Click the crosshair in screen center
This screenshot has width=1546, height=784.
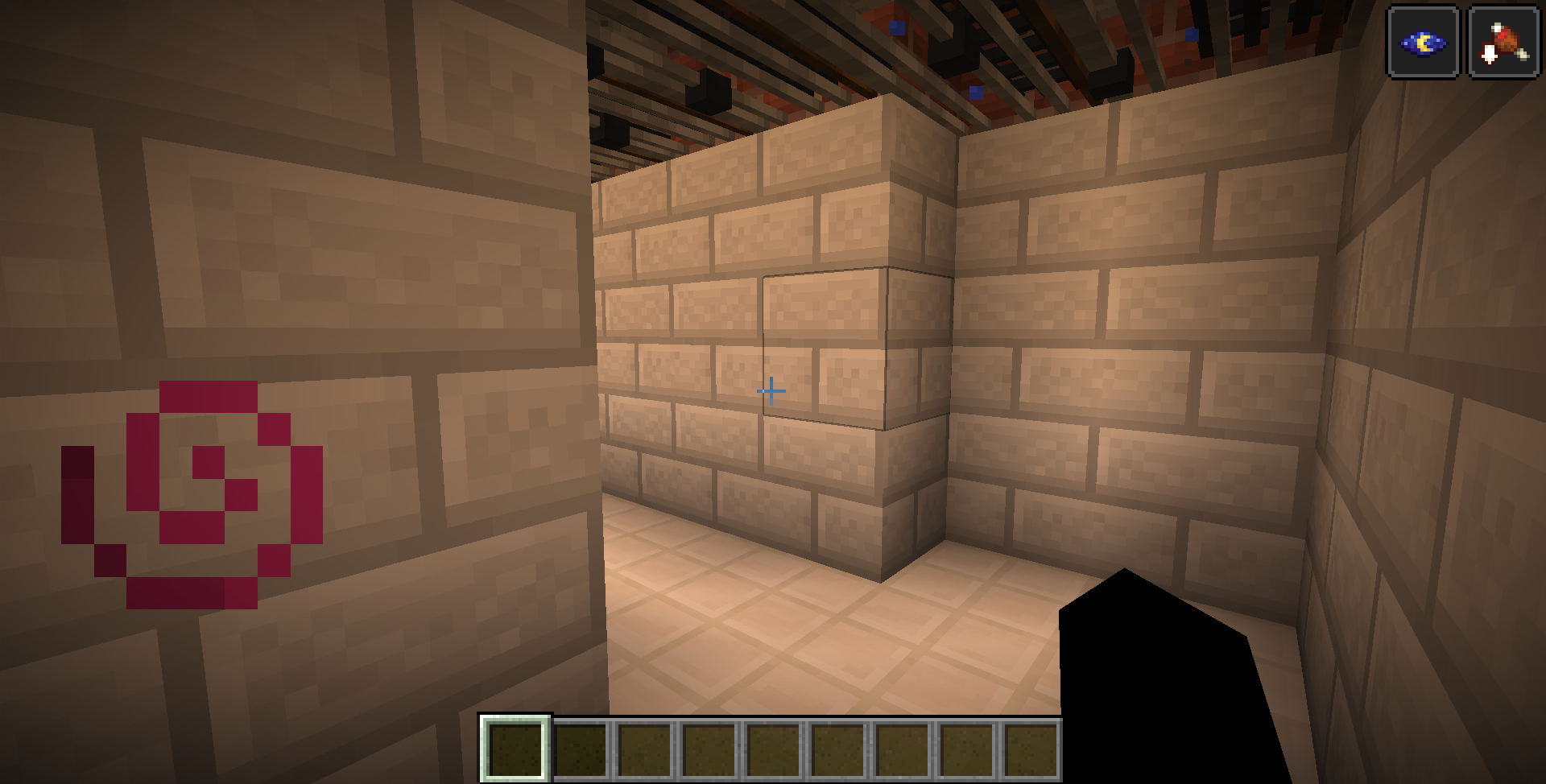pyautogui.click(x=771, y=390)
